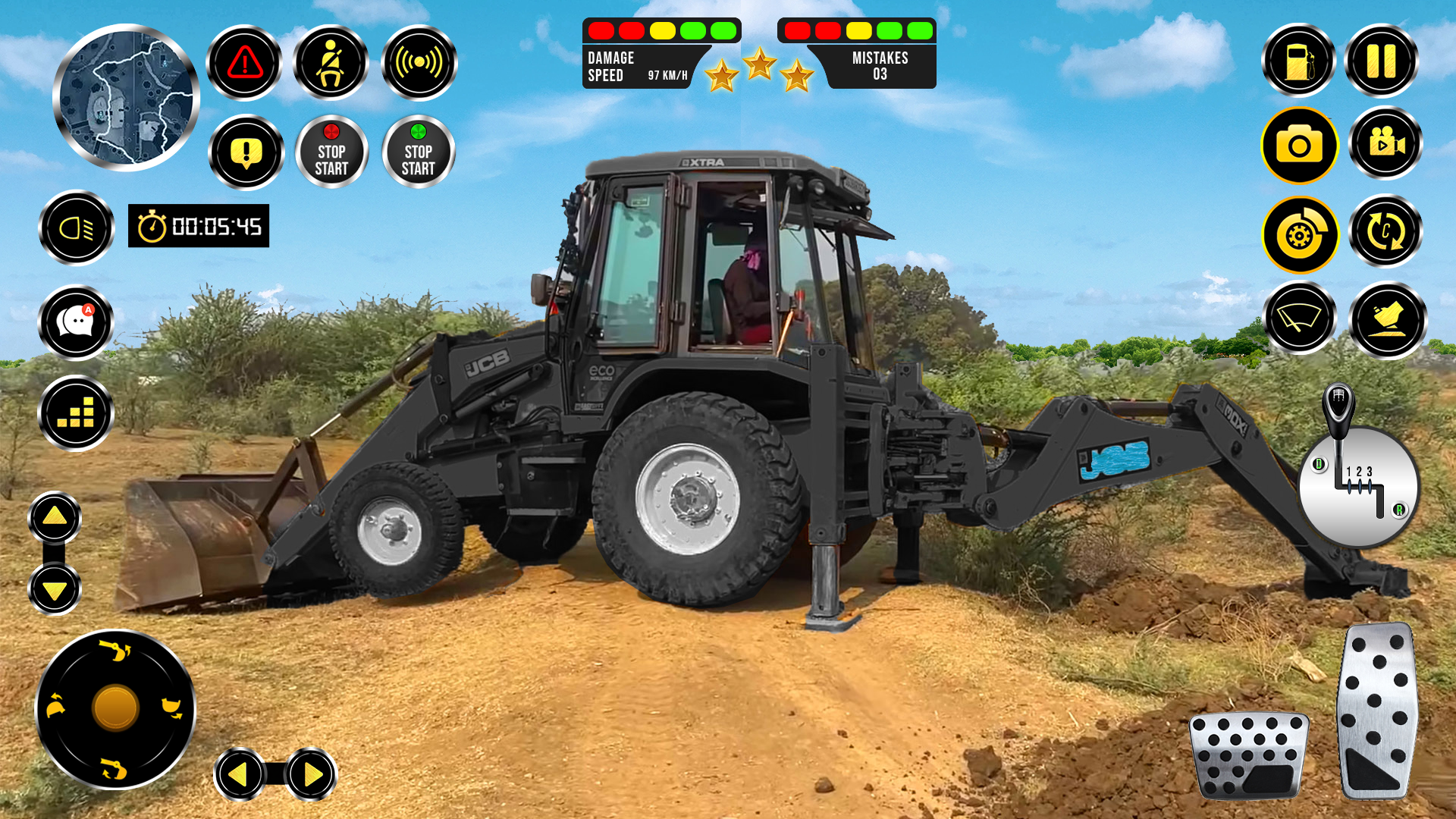
Task: Open the dashboard grid menu
Action: [x=76, y=413]
